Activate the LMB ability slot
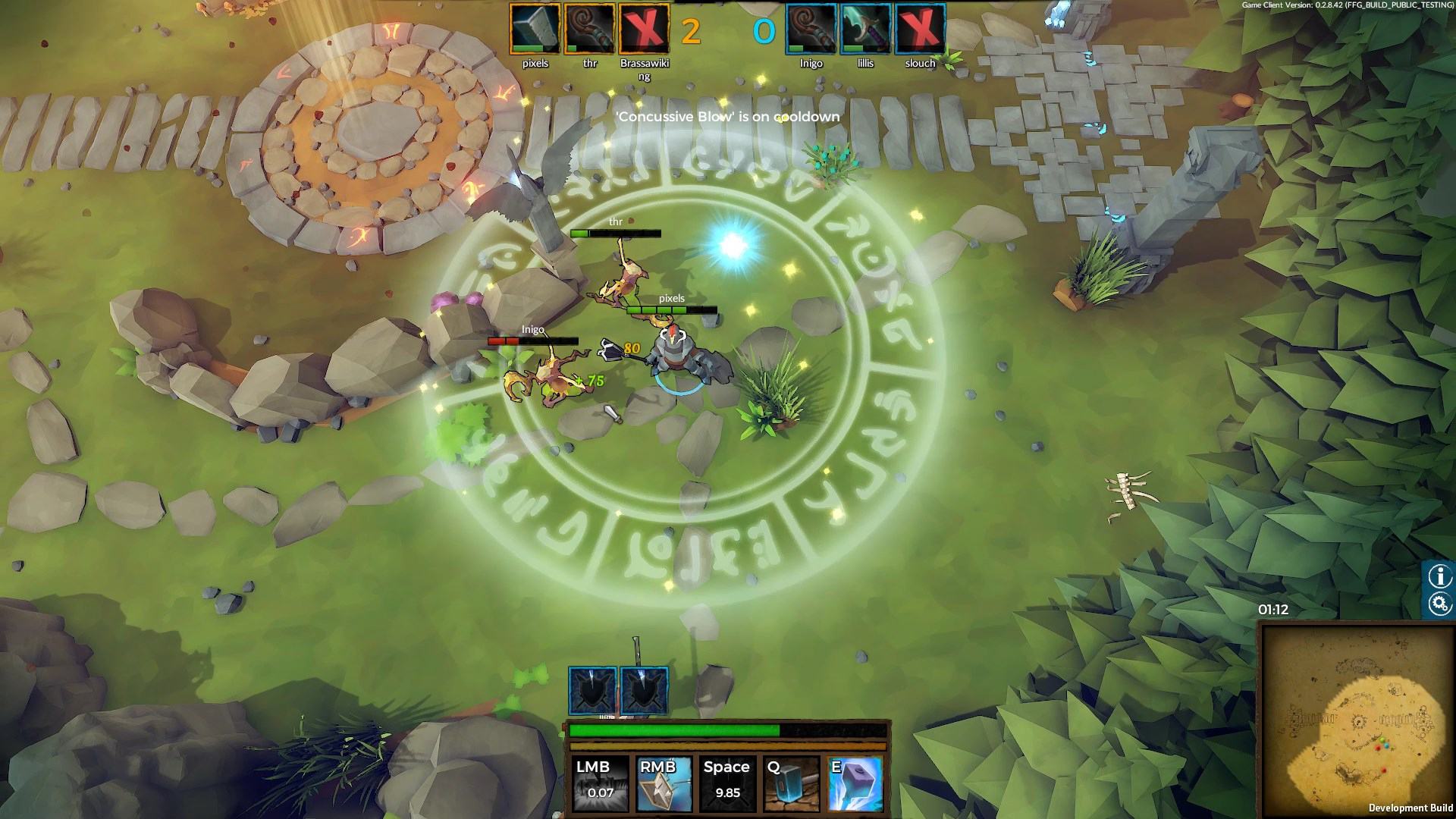1456x819 pixels. [600, 783]
